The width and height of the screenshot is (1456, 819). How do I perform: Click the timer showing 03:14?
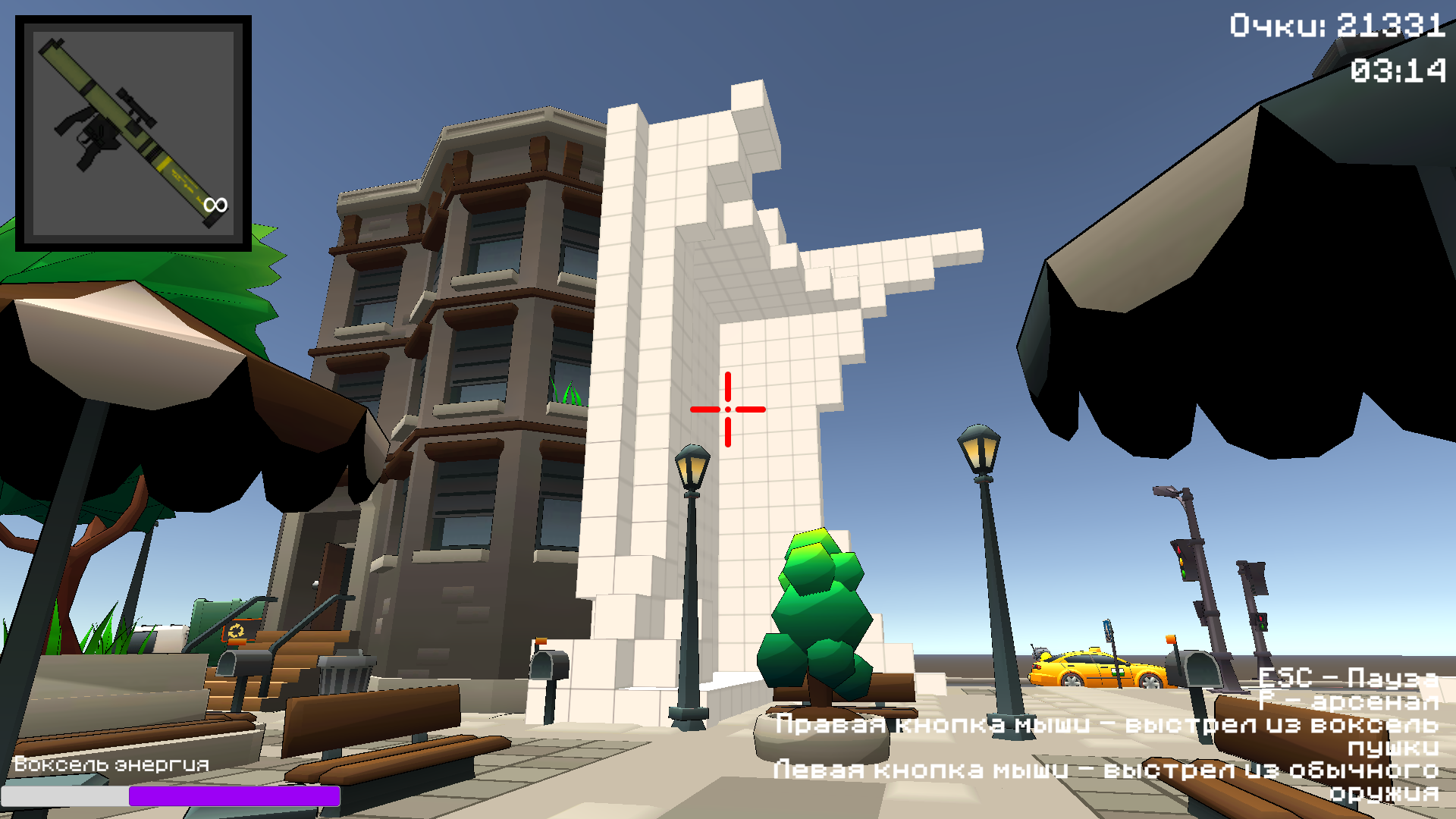click(x=1398, y=71)
